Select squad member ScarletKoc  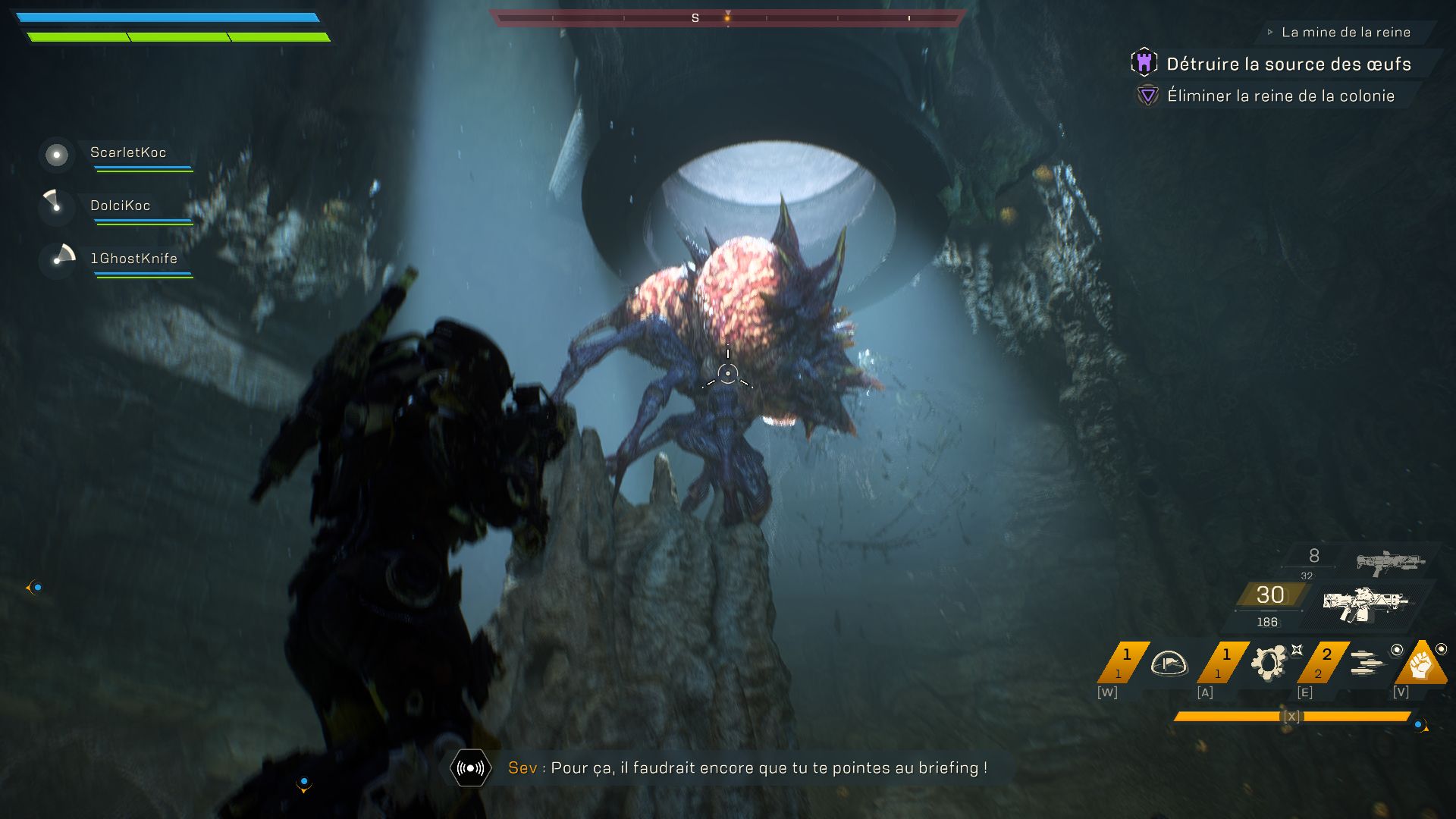point(127,153)
